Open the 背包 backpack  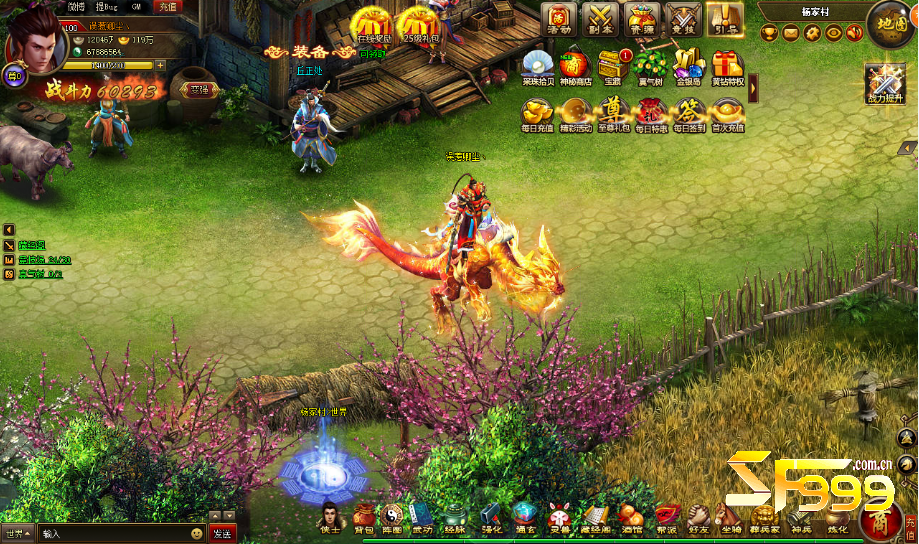coord(365,515)
